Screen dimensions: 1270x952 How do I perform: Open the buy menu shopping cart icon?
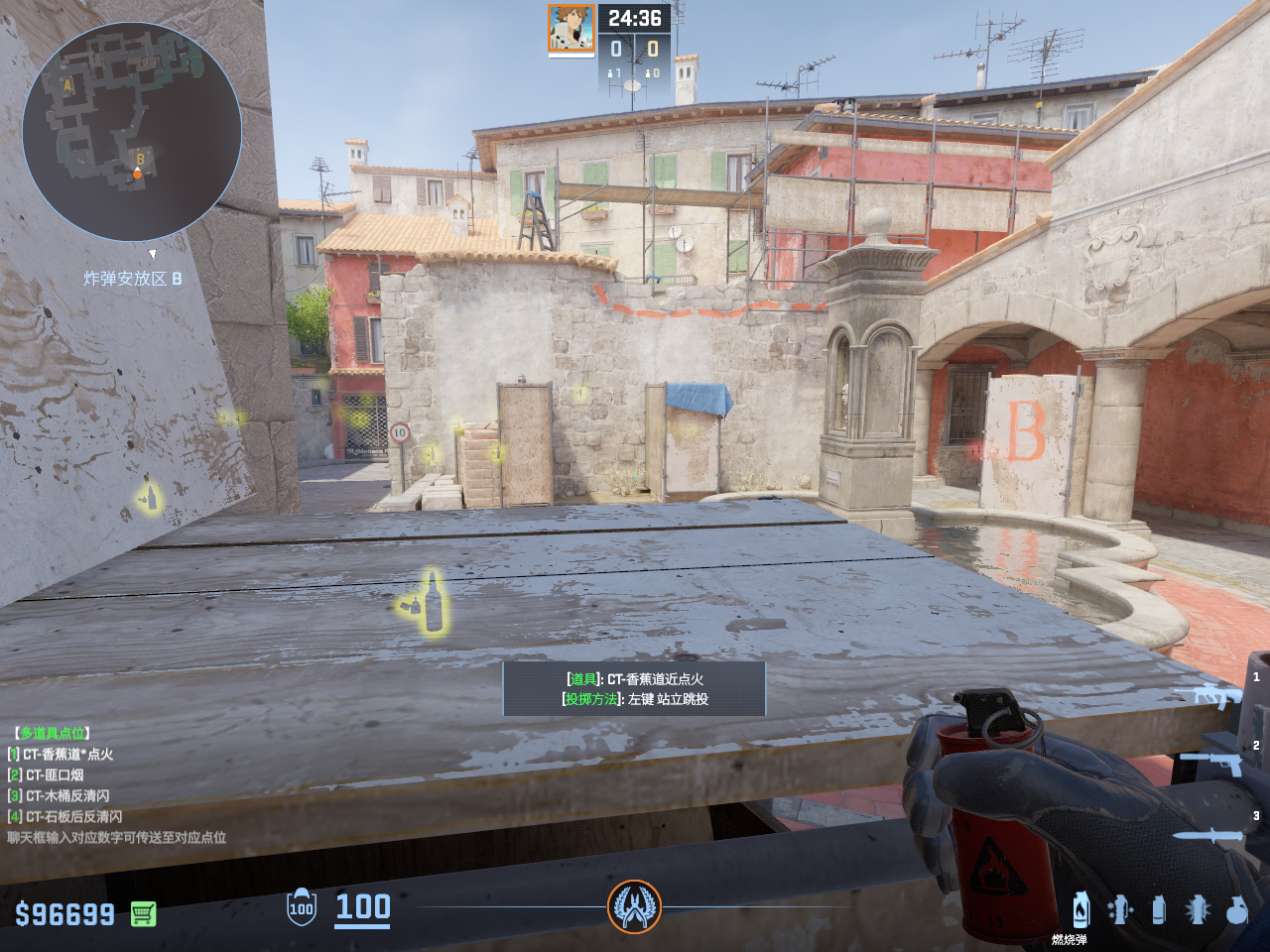pyautogui.click(x=143, y=913)
